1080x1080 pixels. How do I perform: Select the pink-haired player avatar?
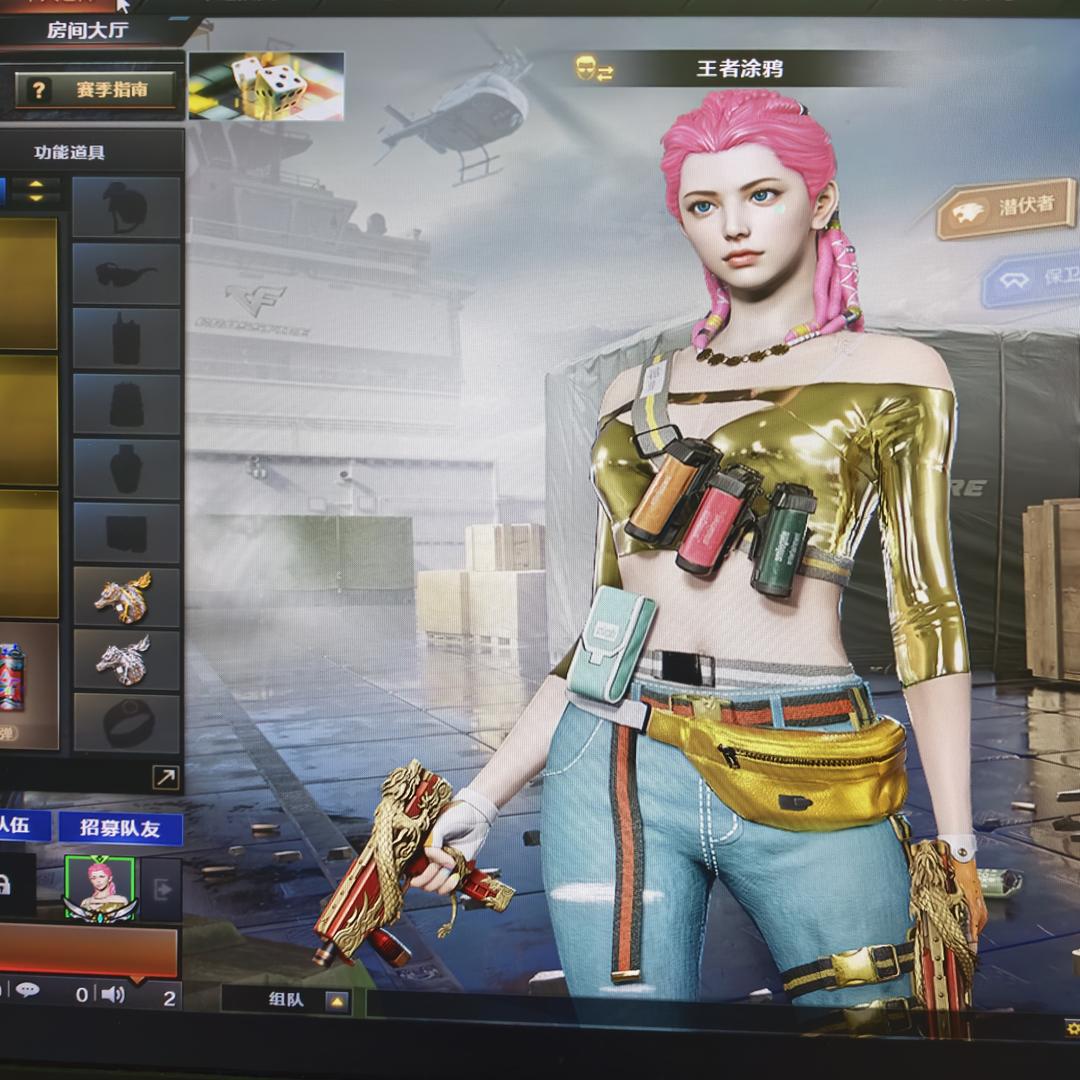tap(99, 887)
